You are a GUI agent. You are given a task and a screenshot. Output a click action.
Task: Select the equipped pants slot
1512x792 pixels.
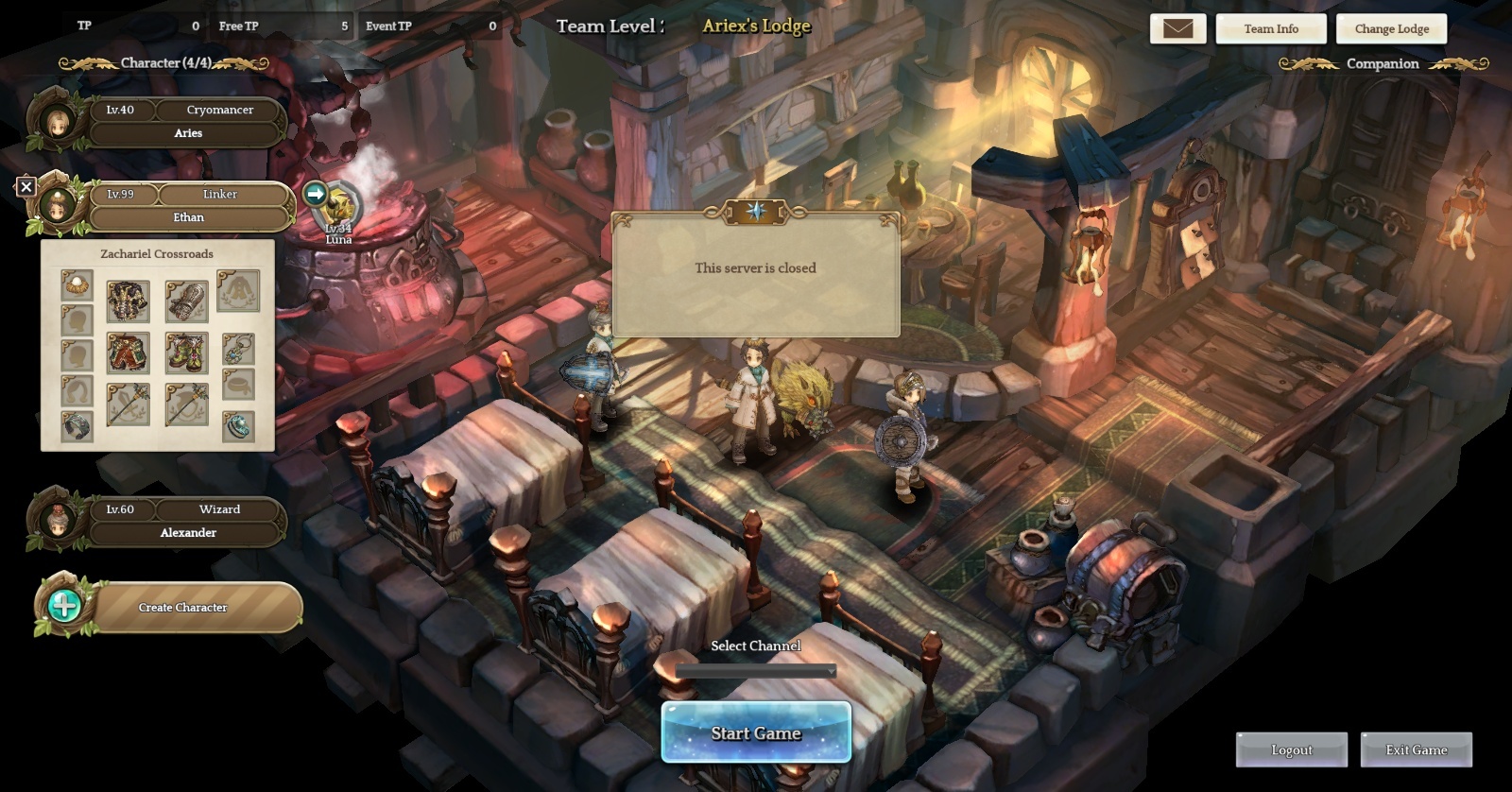[128, 353]
